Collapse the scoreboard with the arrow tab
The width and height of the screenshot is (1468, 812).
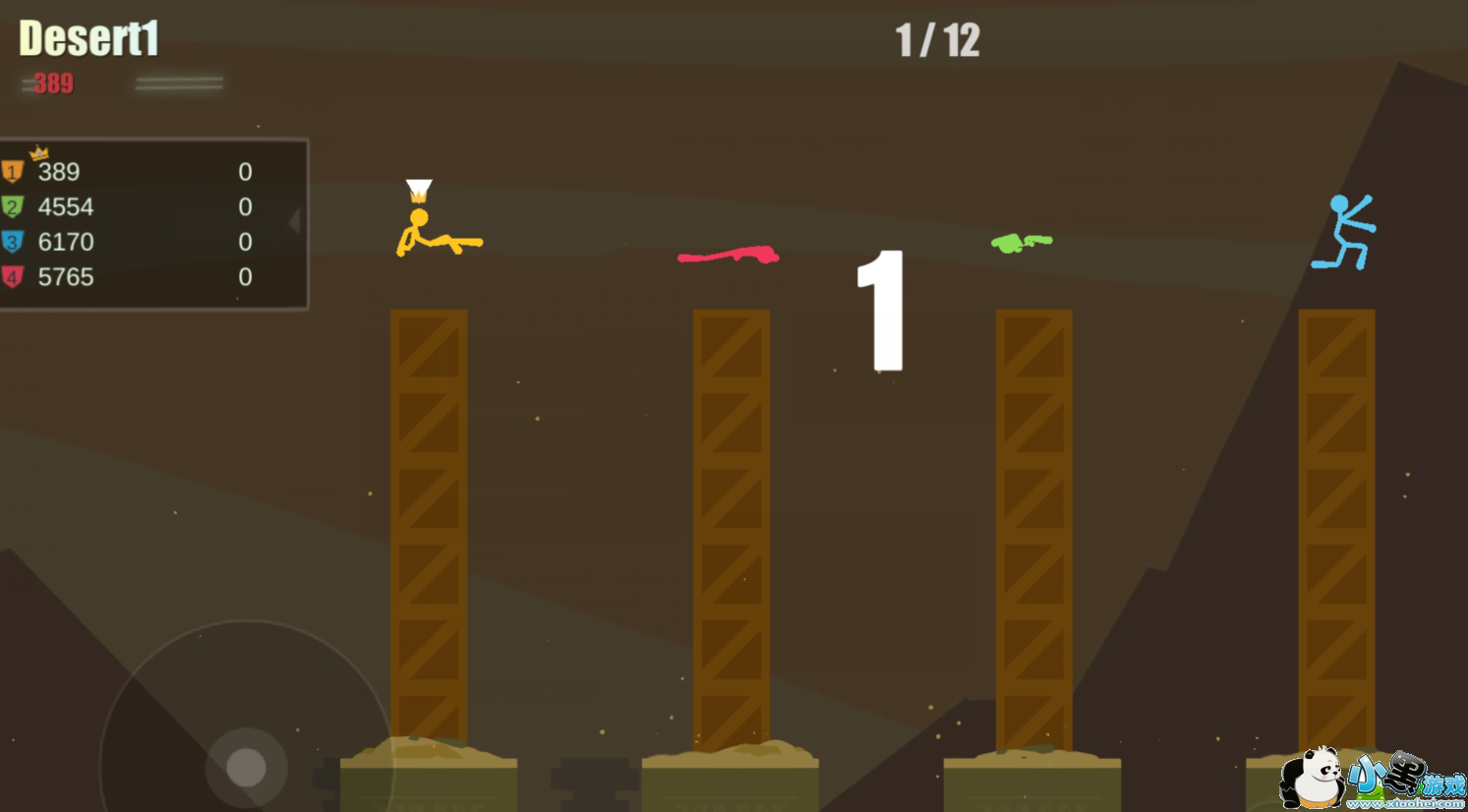[294, 220]
